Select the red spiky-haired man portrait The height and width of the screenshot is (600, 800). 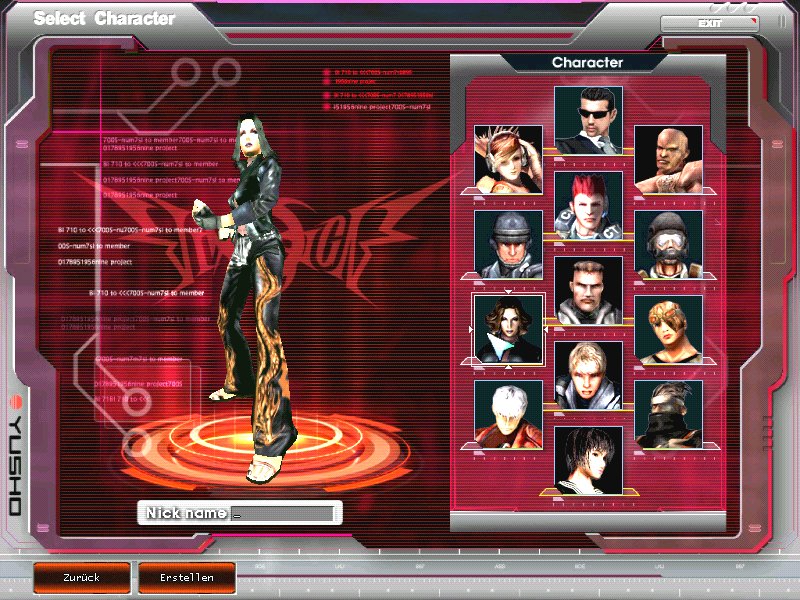(x=588, y=205)
